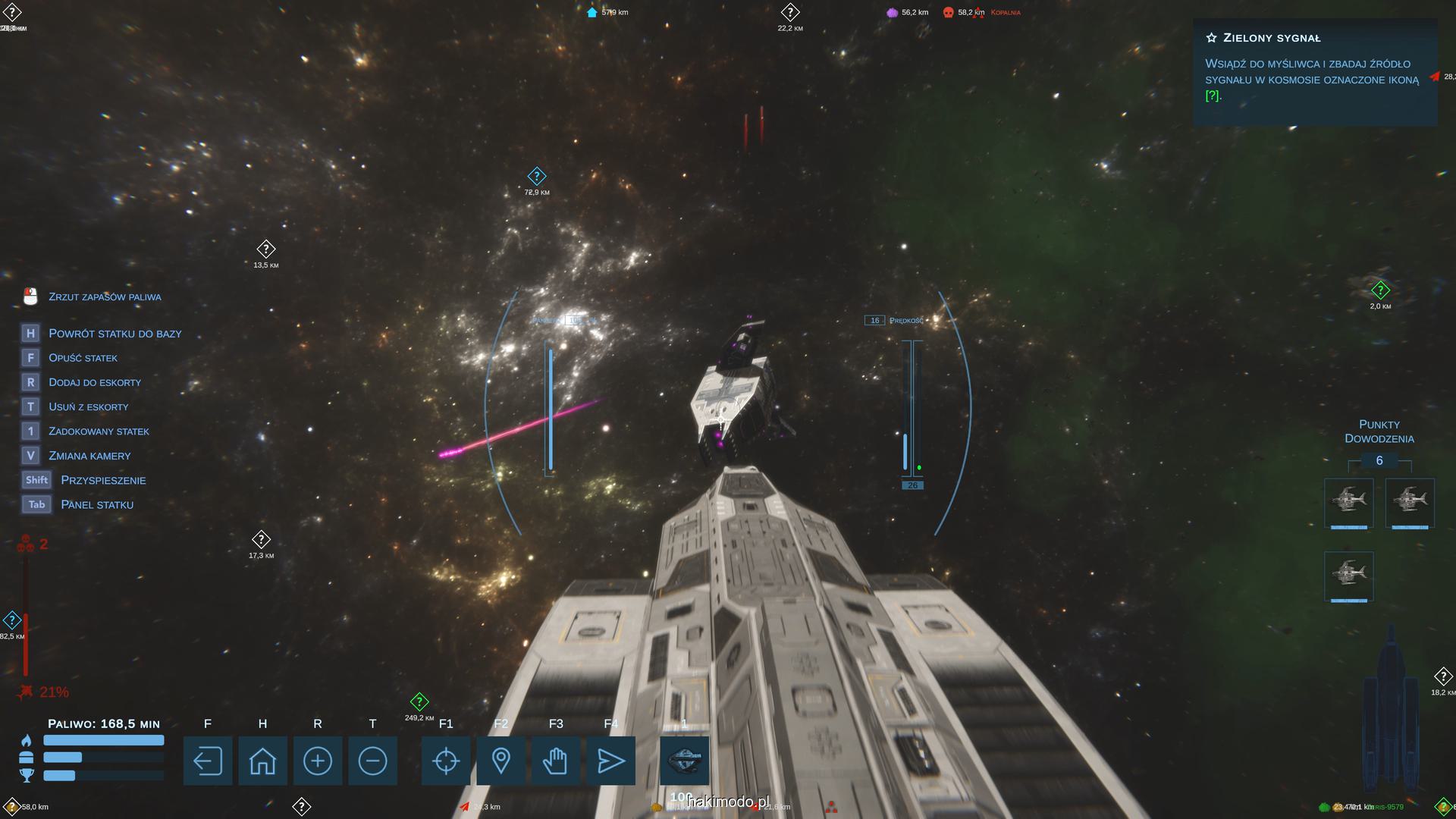Activate the paper plane arrow command
The width and height of the screenshot is (1456, 819).
pyautogui.click(x=610, y=761)
